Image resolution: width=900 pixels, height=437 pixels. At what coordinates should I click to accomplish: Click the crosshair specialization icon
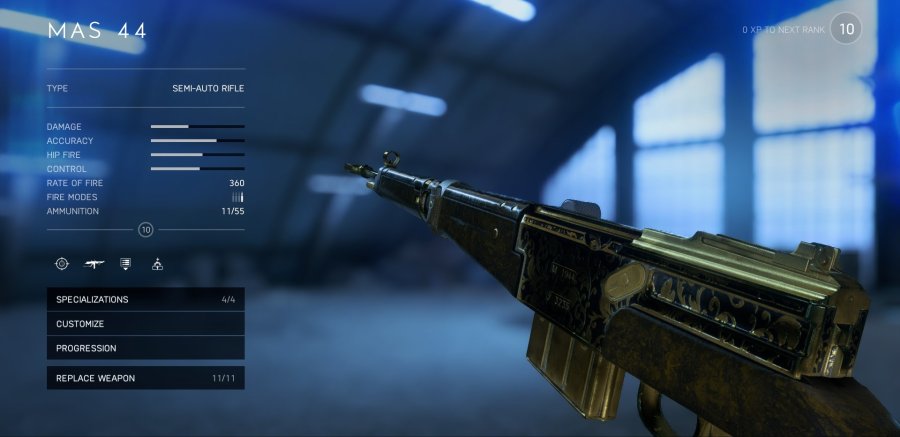click(62, 264)
